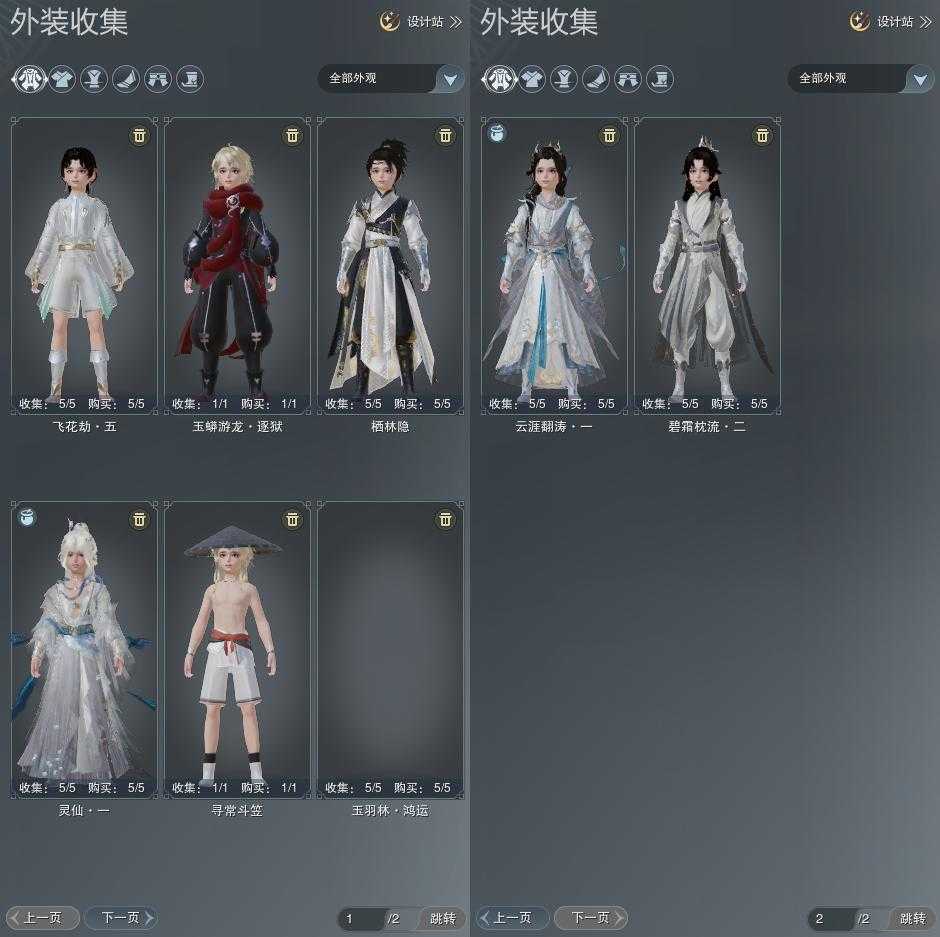Remove 寻常斗笠 using its trash icon
This screenshot has height=937, width=940.
tap(292, 519)
